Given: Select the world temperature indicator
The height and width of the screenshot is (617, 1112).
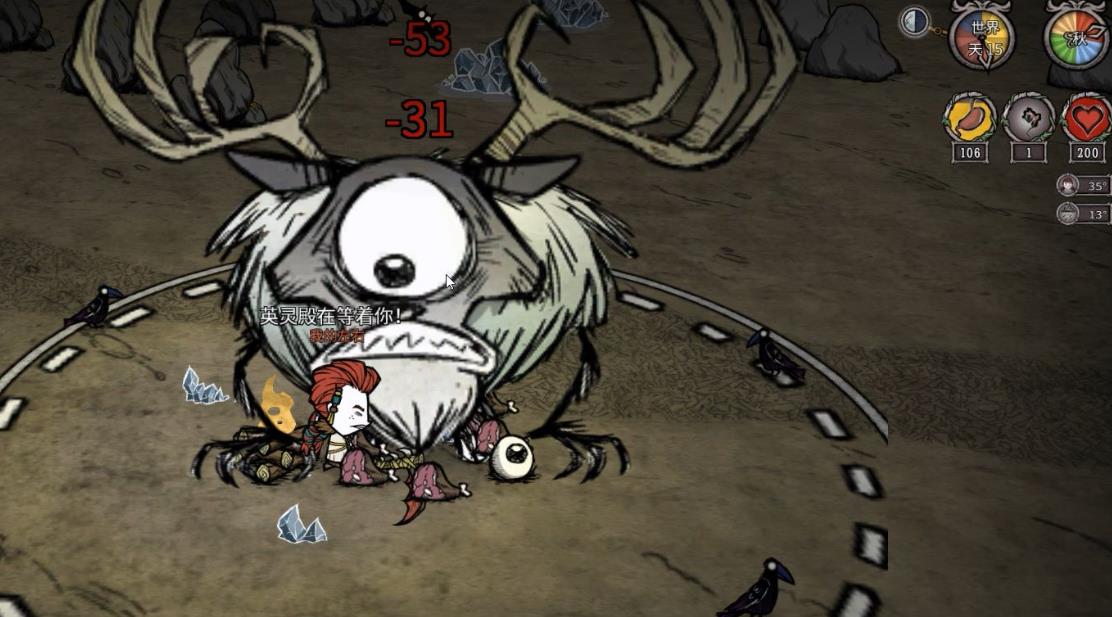Looking at the screenshot, I should 1082,213.
